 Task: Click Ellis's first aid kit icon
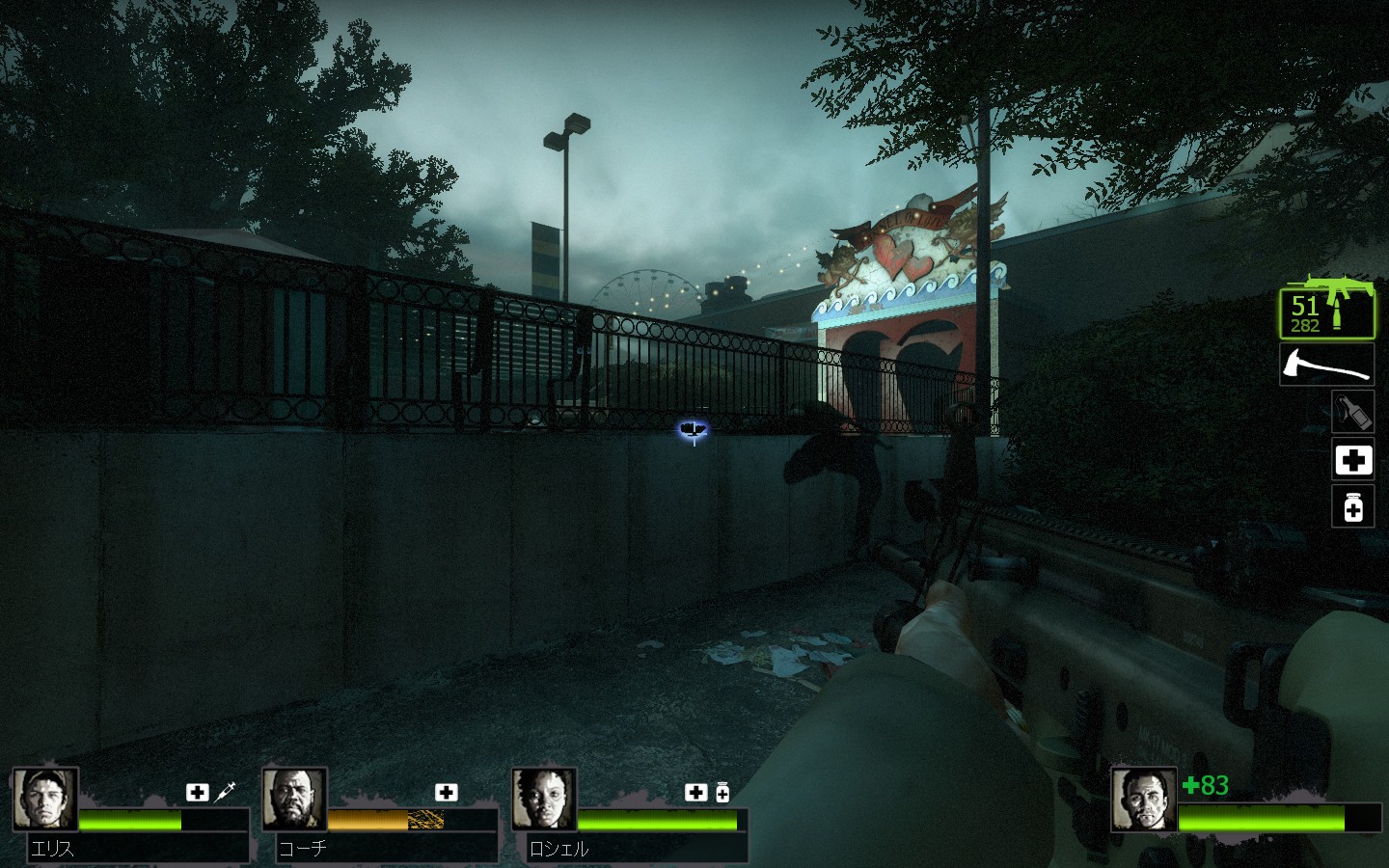198,792
